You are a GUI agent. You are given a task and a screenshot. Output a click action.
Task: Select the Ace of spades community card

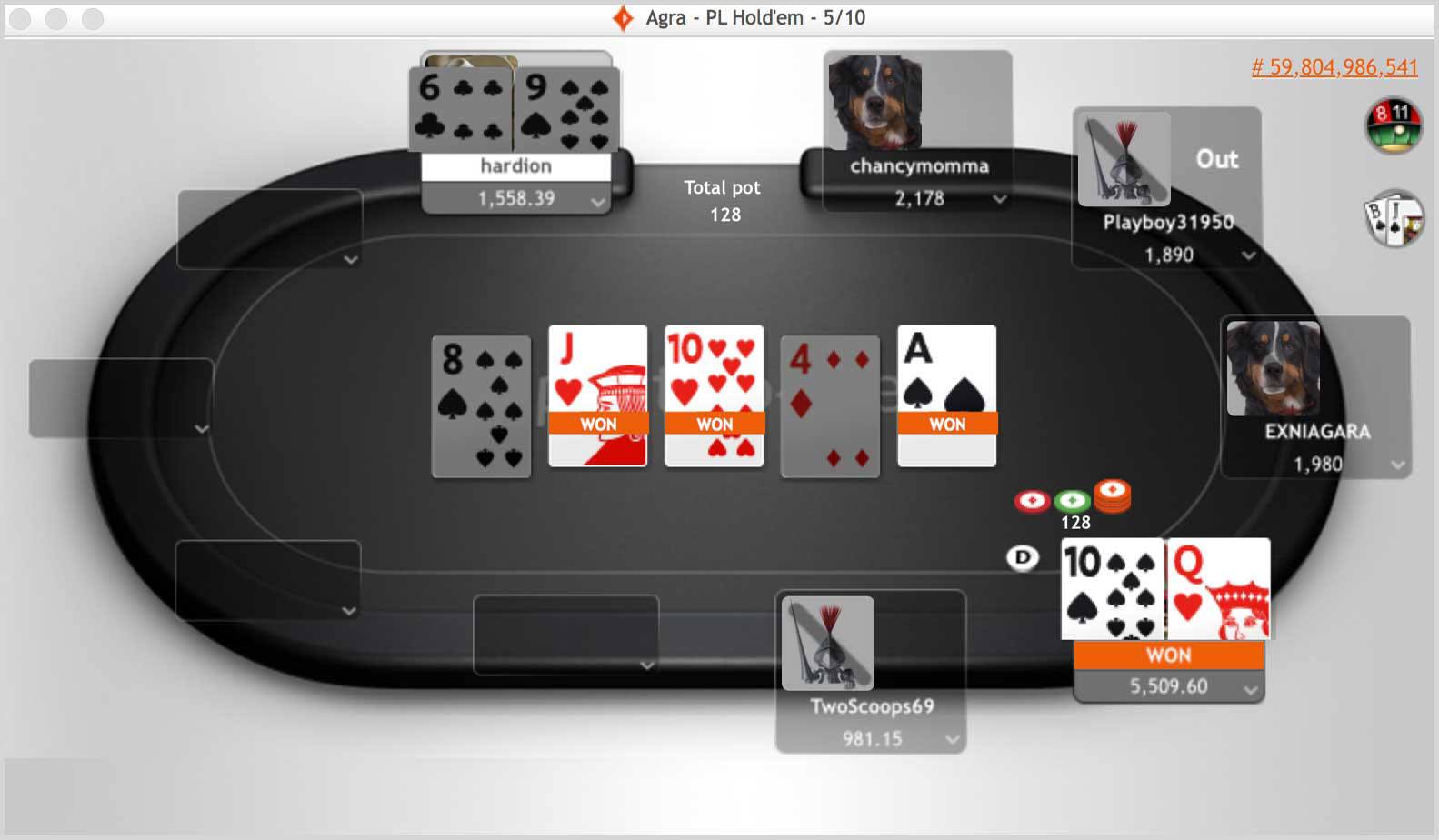click(x=945, y=395)
